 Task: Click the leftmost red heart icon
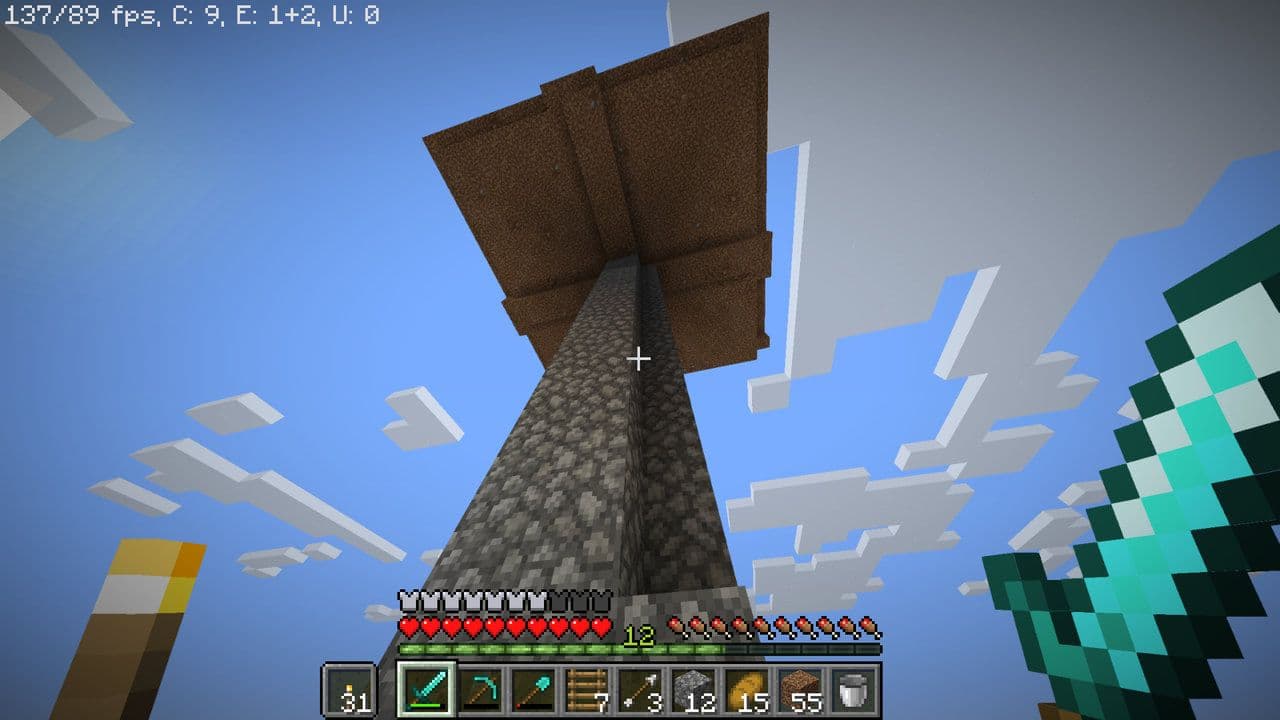[408, 627]
